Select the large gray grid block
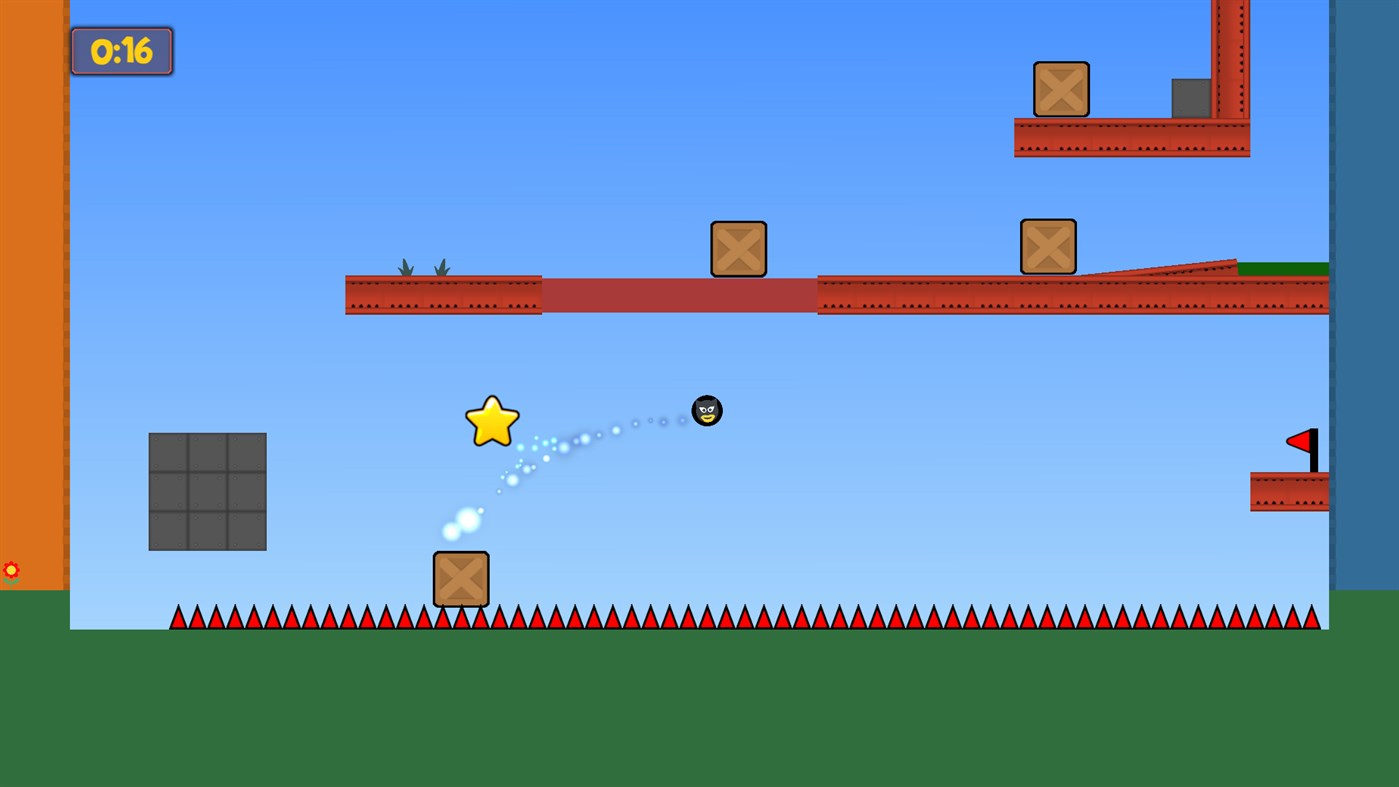Viewport: 1399px width, 787px height. (x=206, y=491)
